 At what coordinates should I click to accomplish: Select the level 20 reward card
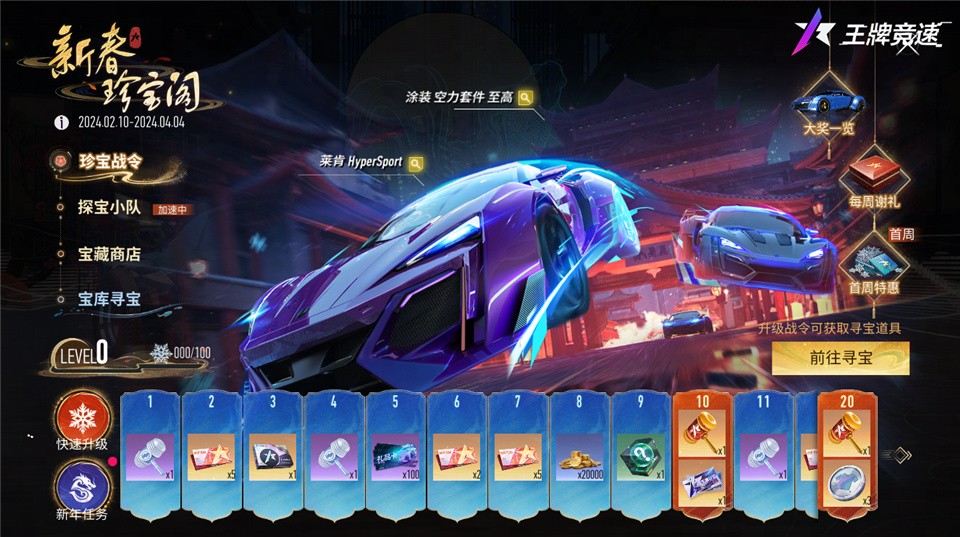849,455
